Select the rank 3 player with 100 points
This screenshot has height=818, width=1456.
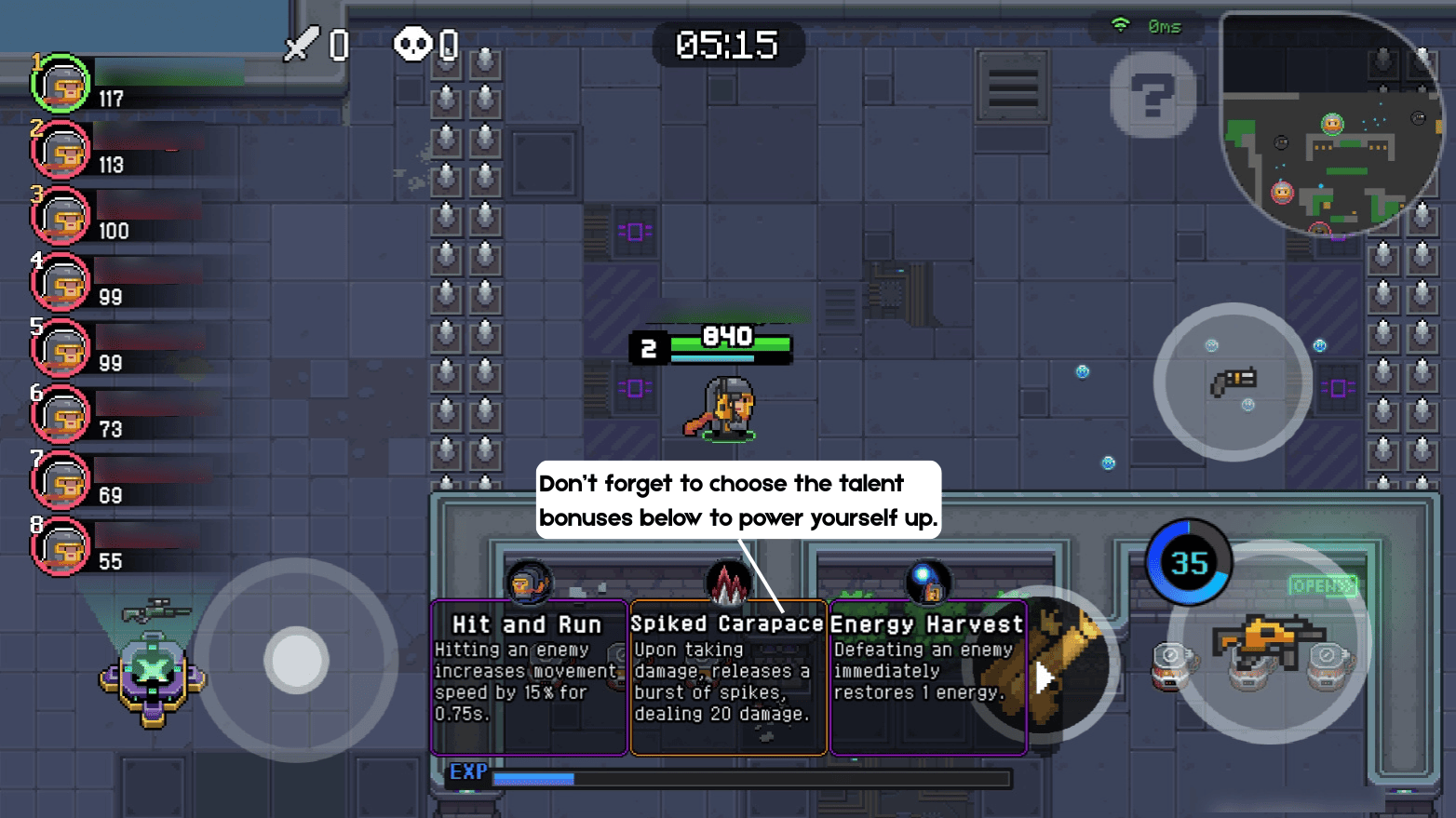61,217
